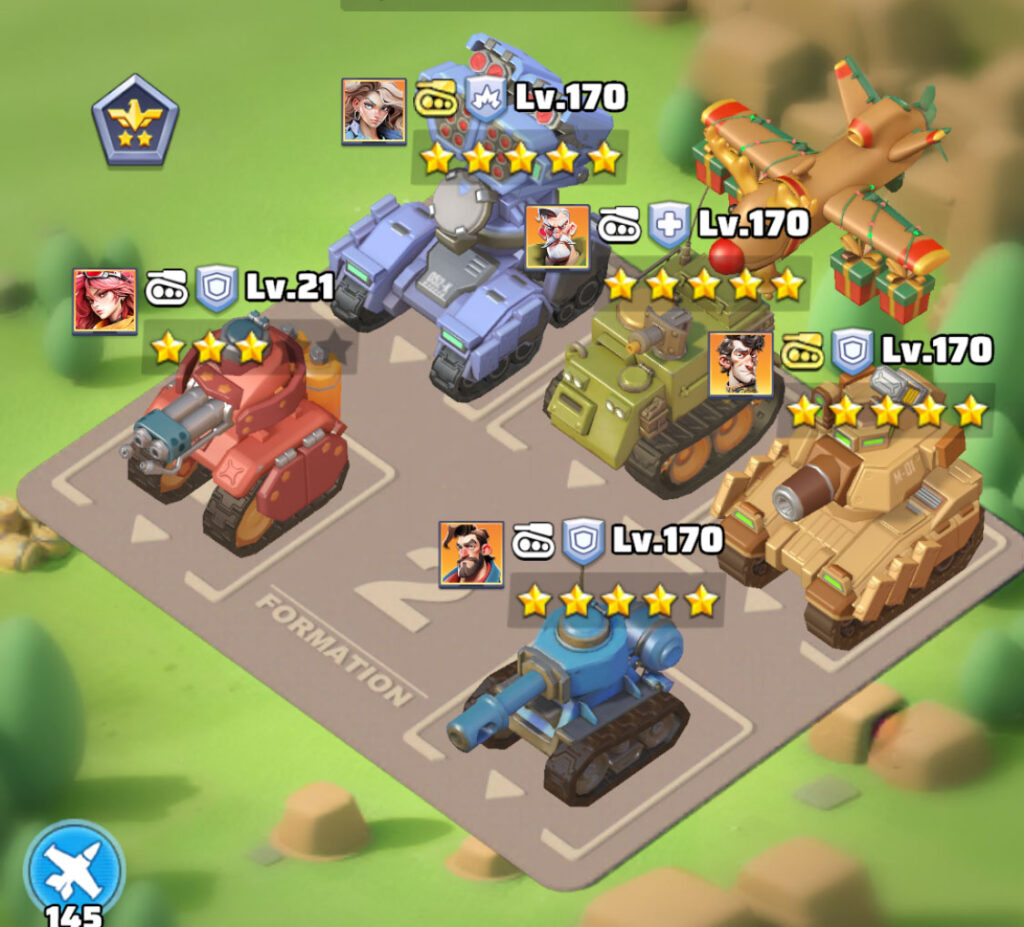The height and width of the screenshot is (927, 1024).
Task: Tap the blue airplane button
Action: point(75,867)
